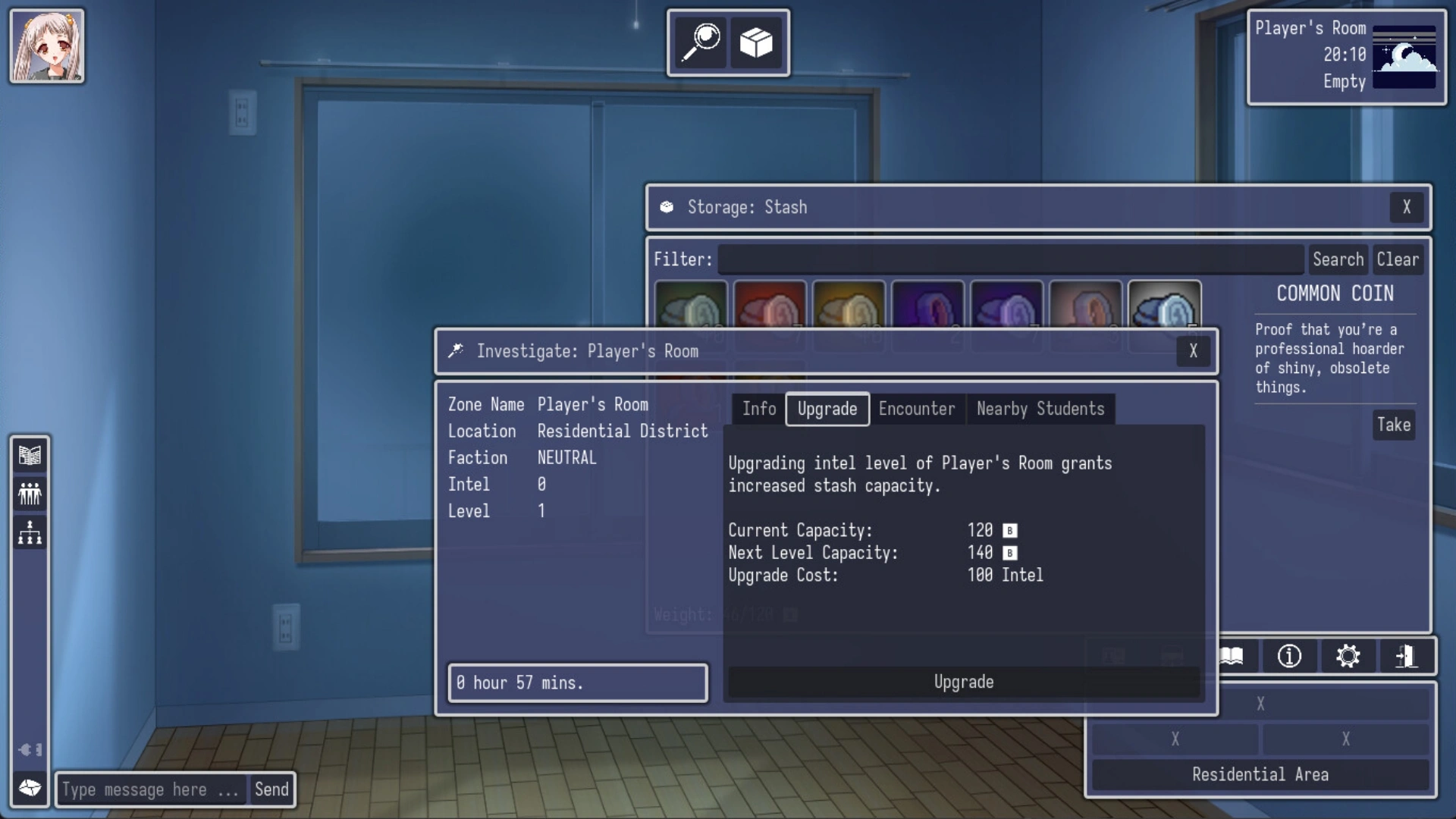Open the group of people sidebar icon

pos(30,494)
